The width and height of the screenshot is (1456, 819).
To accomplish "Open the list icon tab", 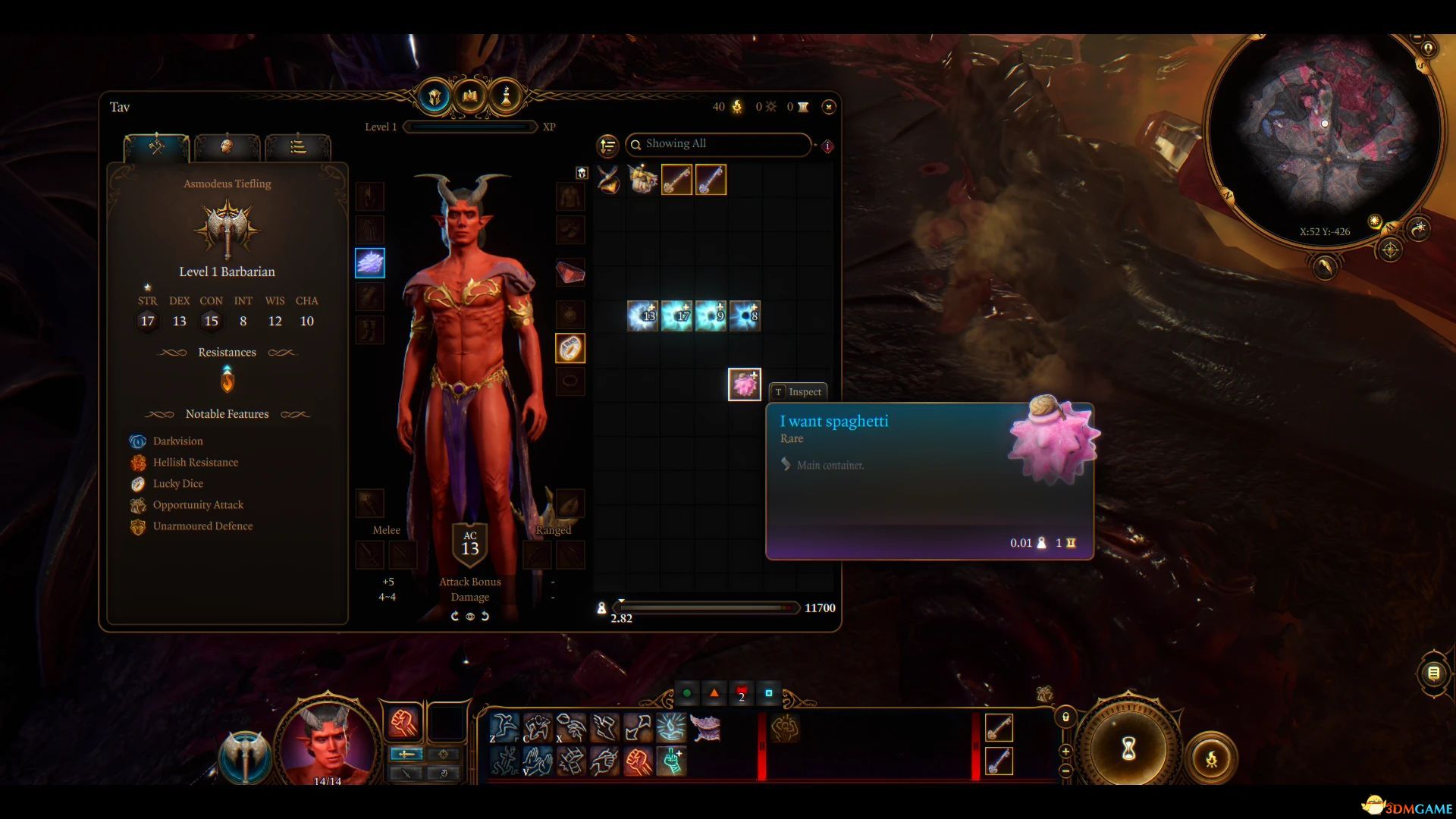I will pos(297,146).
